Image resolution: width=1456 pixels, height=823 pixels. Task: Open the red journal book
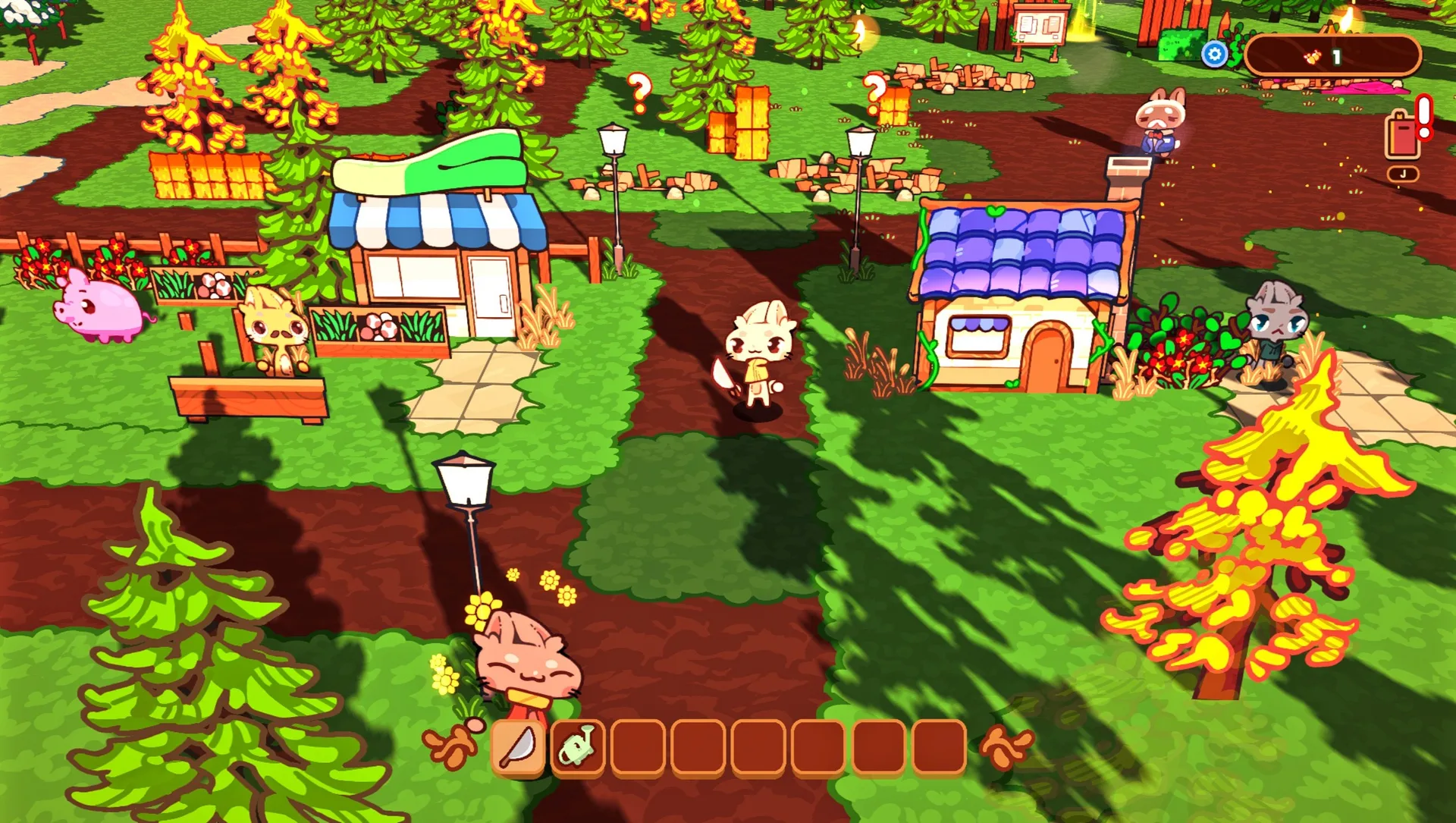(1402, 137)
